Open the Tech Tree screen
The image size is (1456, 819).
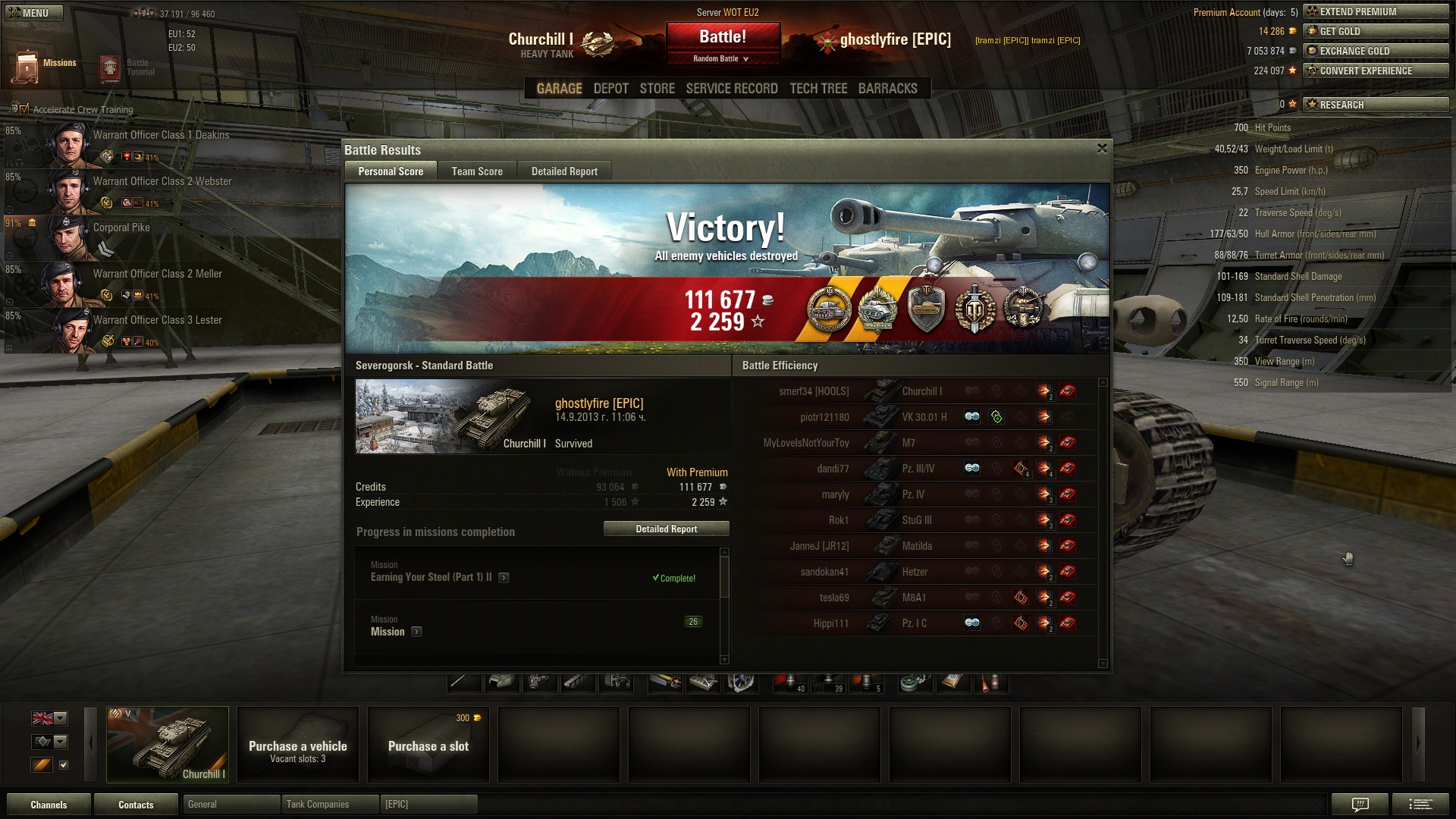(x=818, y=89)
